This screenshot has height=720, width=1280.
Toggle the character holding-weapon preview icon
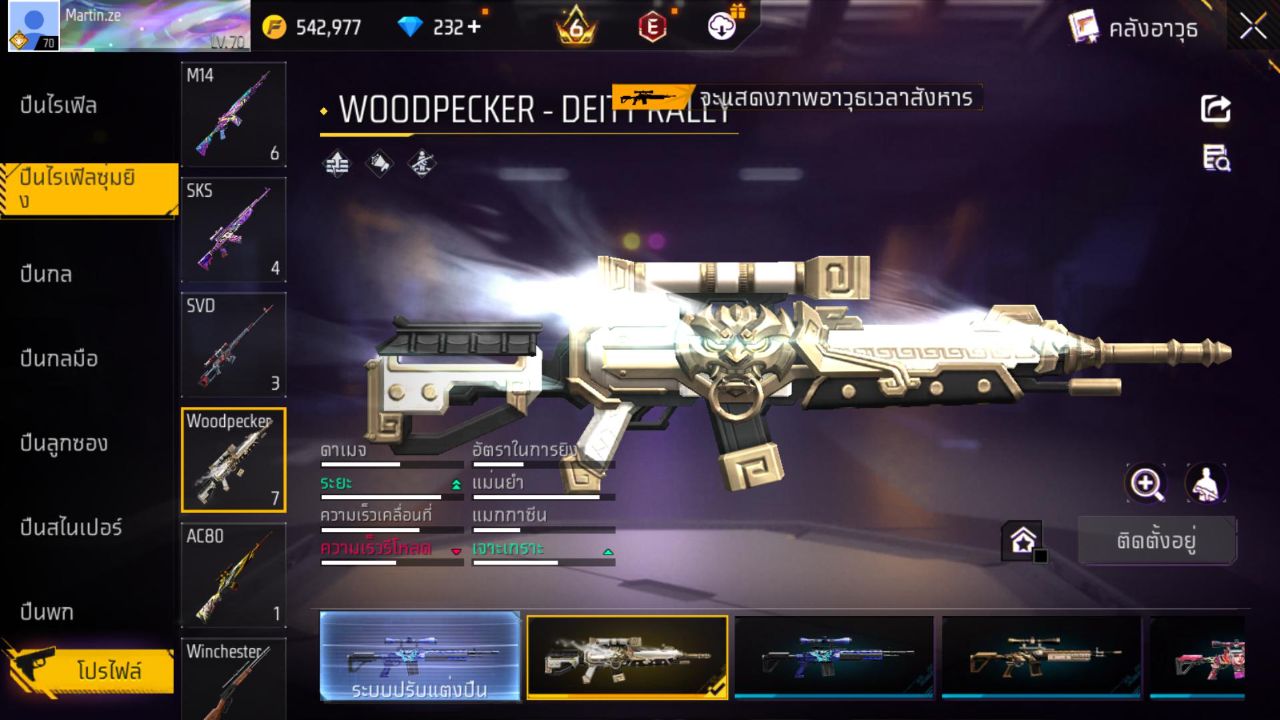point(1206,483)
